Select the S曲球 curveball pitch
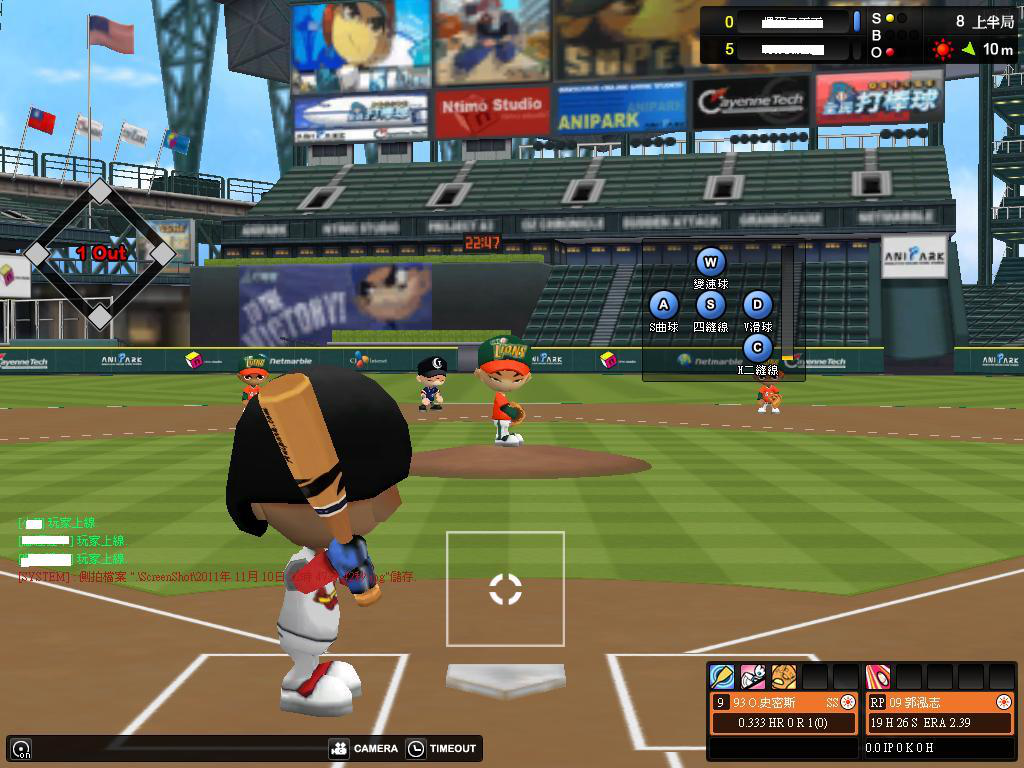Image resolution: width=1024 pixels, height=768 pixels. click(663, 305)
